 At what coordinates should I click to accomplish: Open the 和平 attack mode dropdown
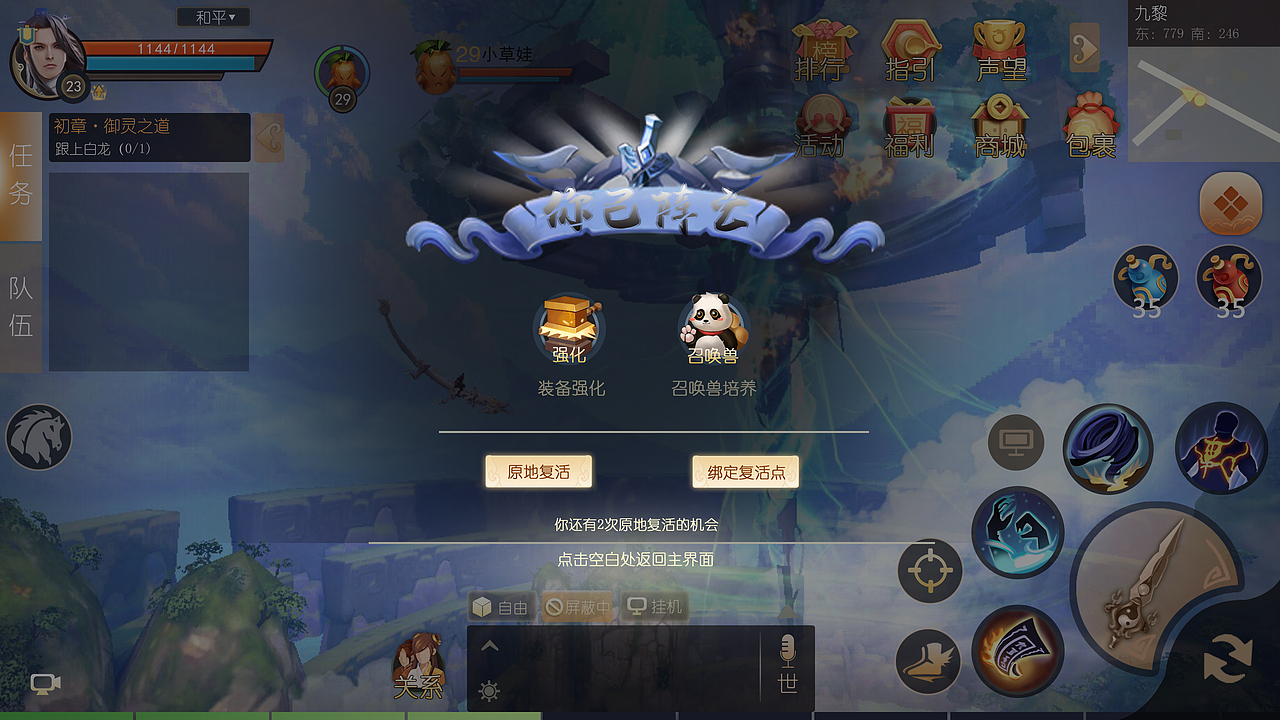212,16
